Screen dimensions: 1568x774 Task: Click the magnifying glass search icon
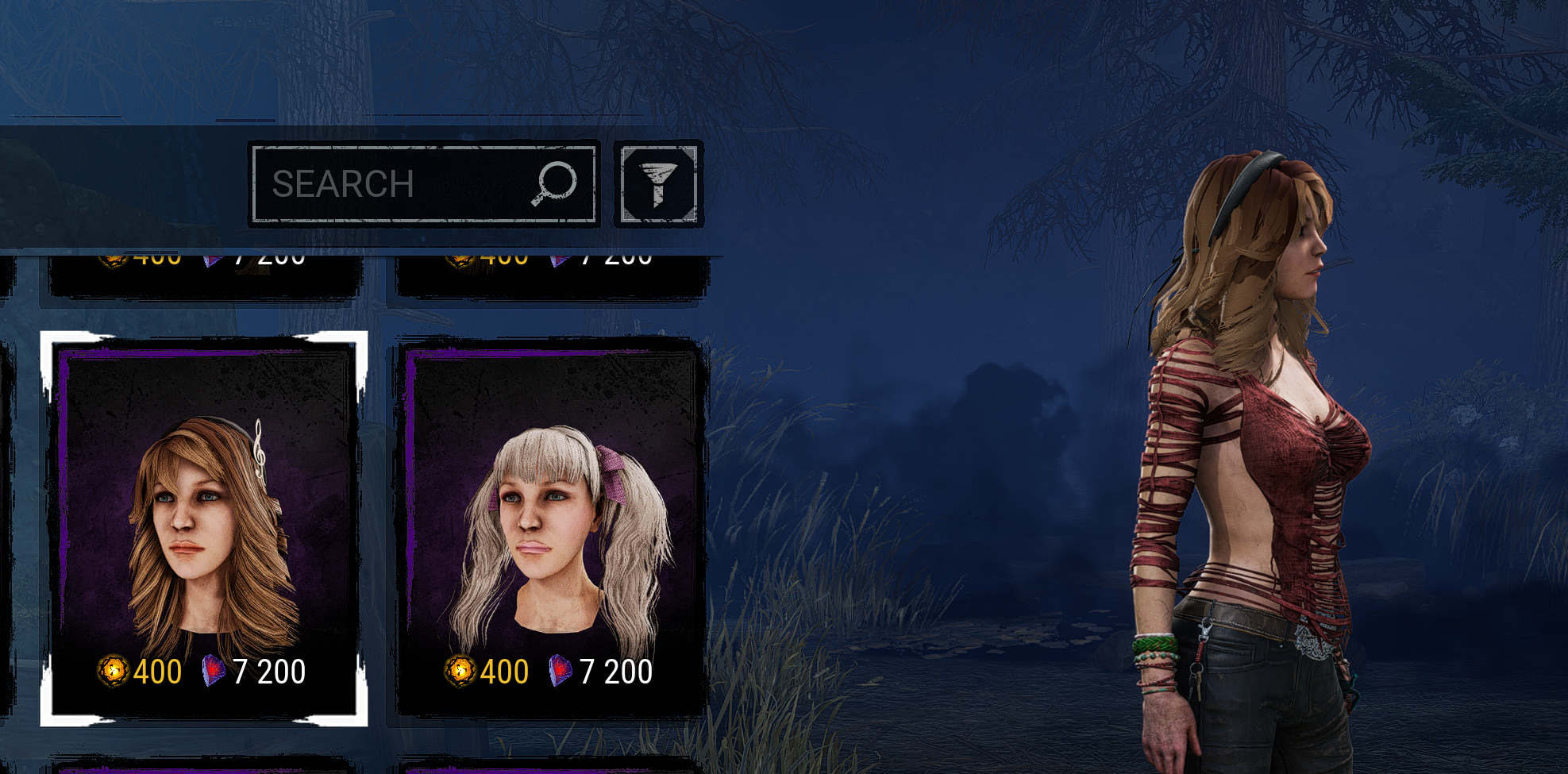[x=557, y=183]
